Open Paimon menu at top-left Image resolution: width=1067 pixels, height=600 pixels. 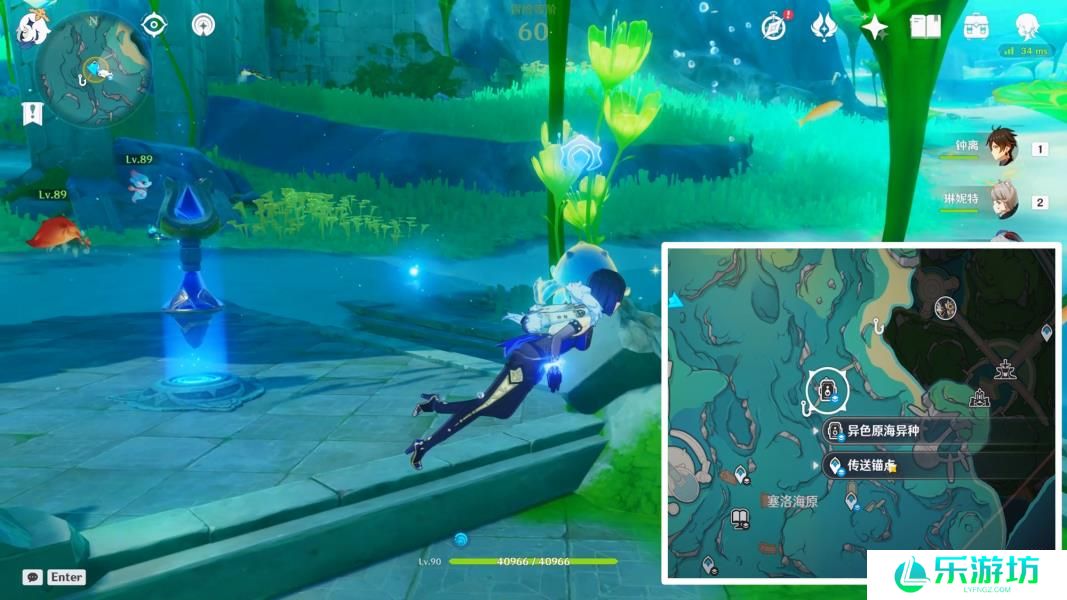point(33,25)
